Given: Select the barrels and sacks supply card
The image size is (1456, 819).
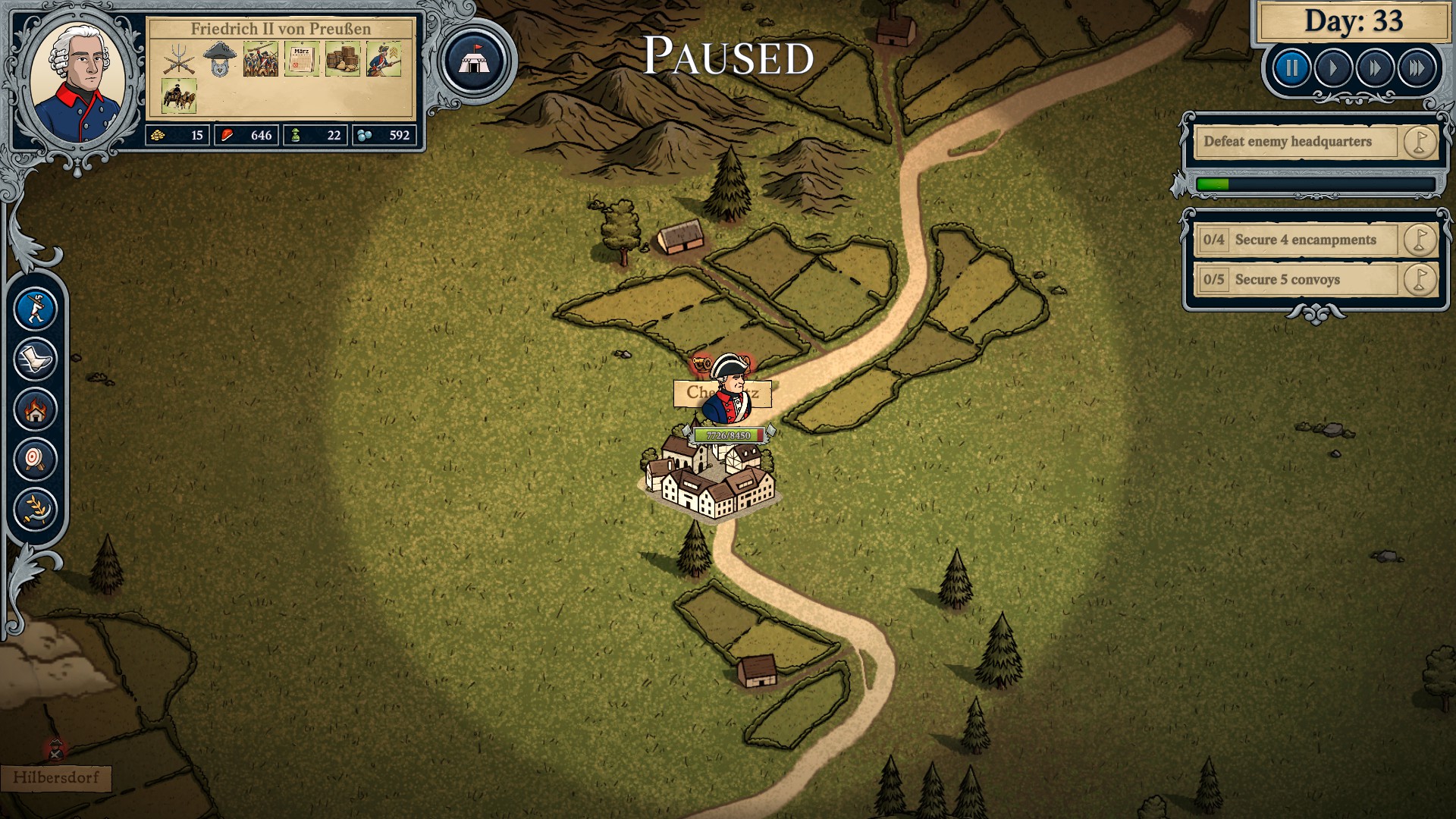Looking at the screenshot, I should pos(343,59).
